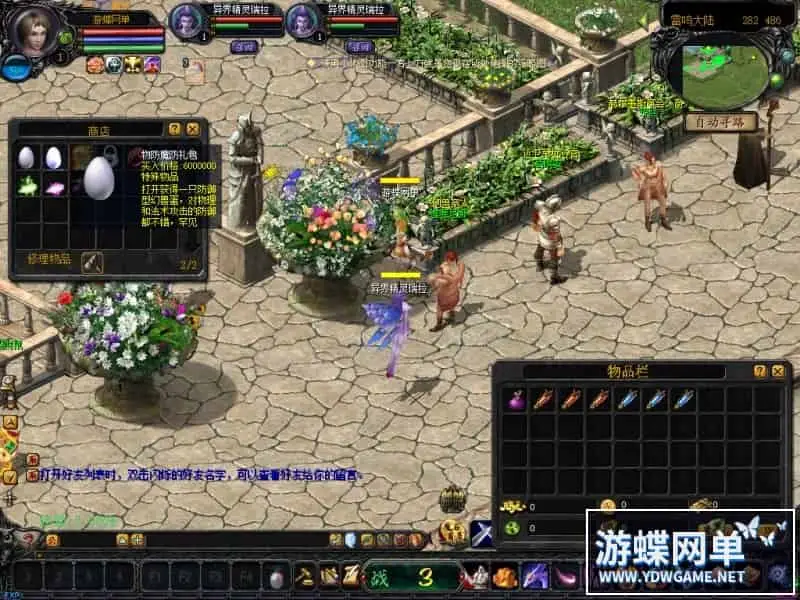Open help for the inventory panel
The width and height of the screenshot is (800, 600).
(x=759, y=371)
